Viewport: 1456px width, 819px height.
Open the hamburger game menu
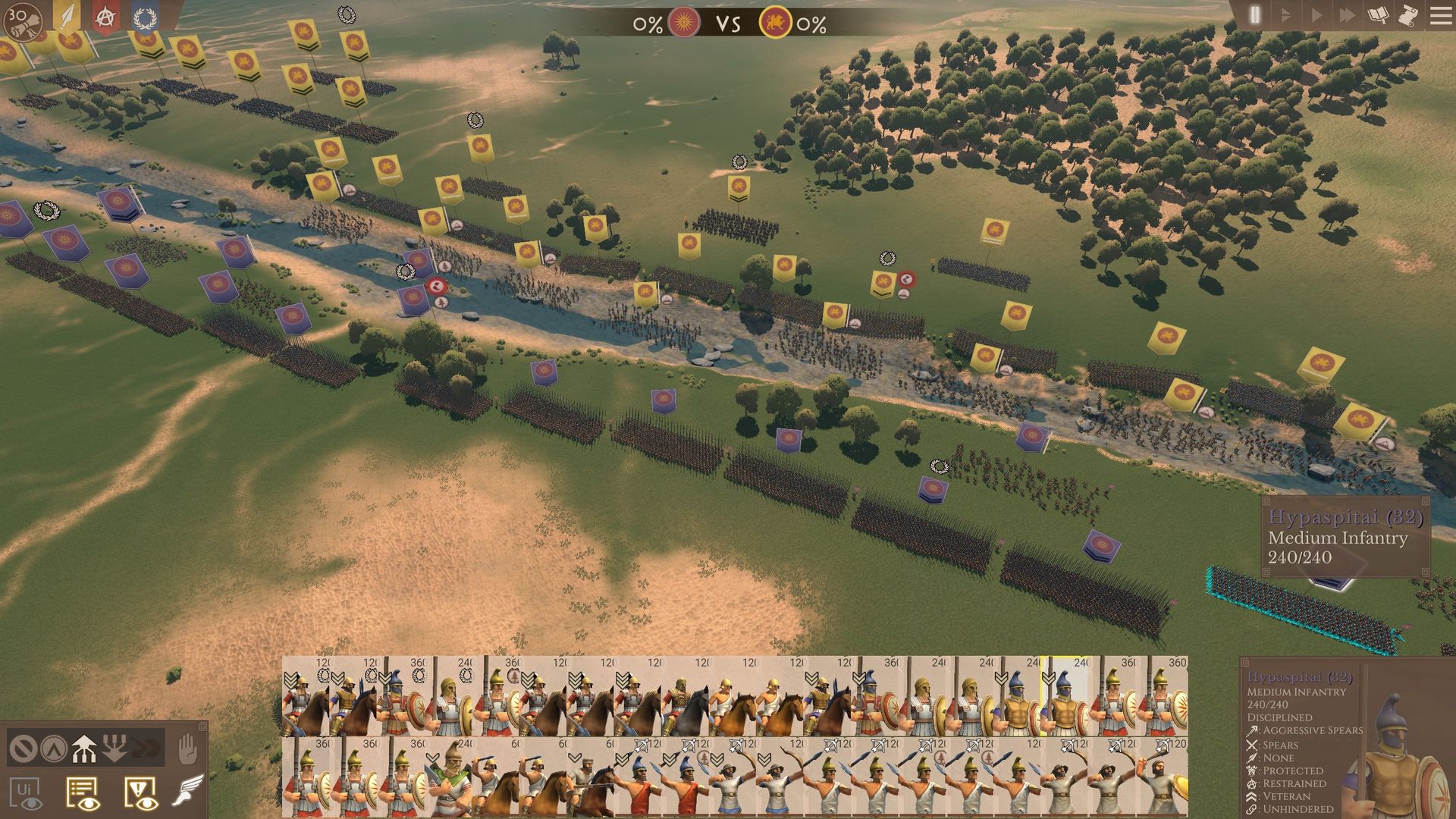(x=1439, y=15)
